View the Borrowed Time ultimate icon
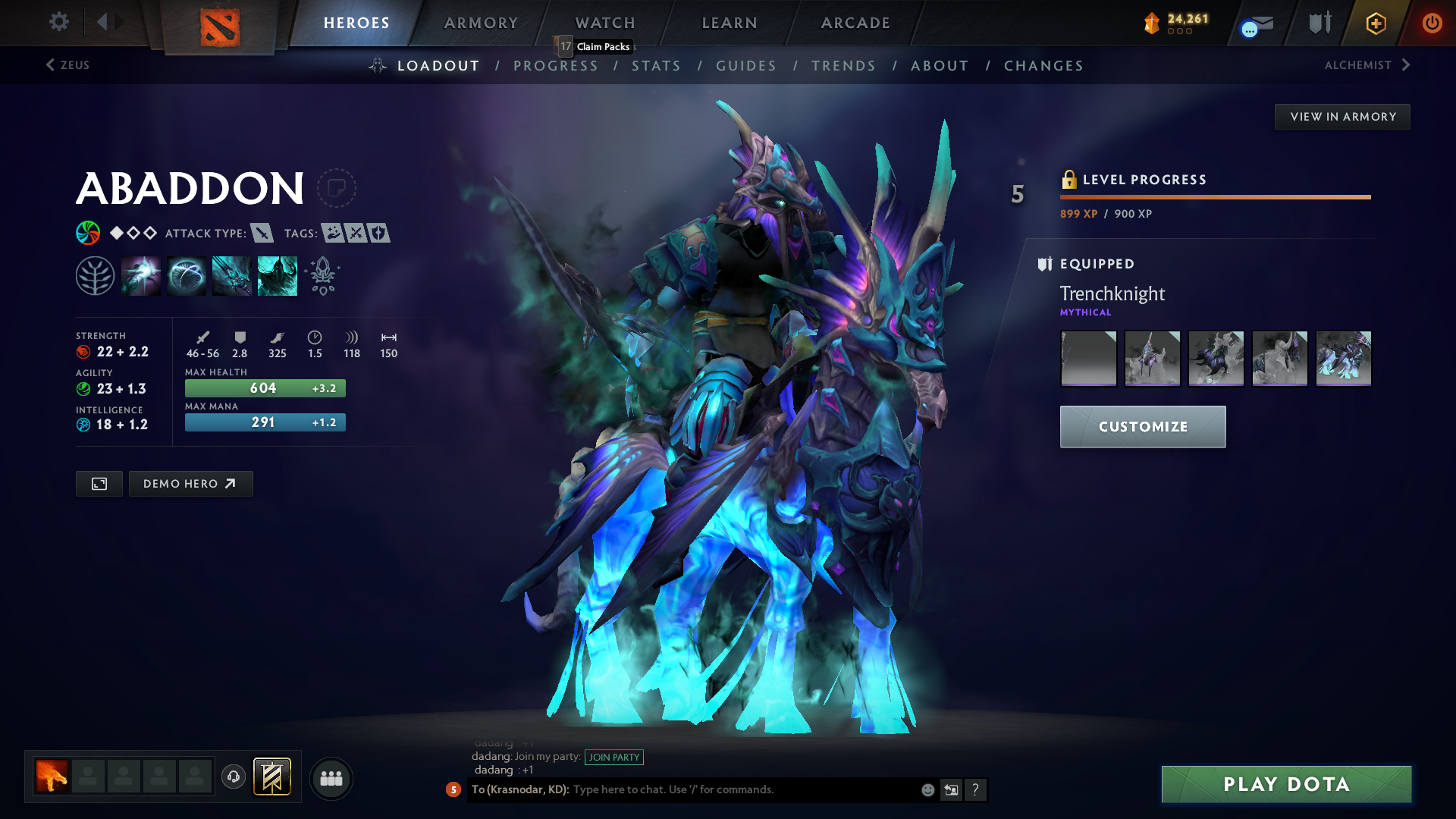The width and height of the screenshot is (1456, 819). pyautogui.click(x=278, y=275)
